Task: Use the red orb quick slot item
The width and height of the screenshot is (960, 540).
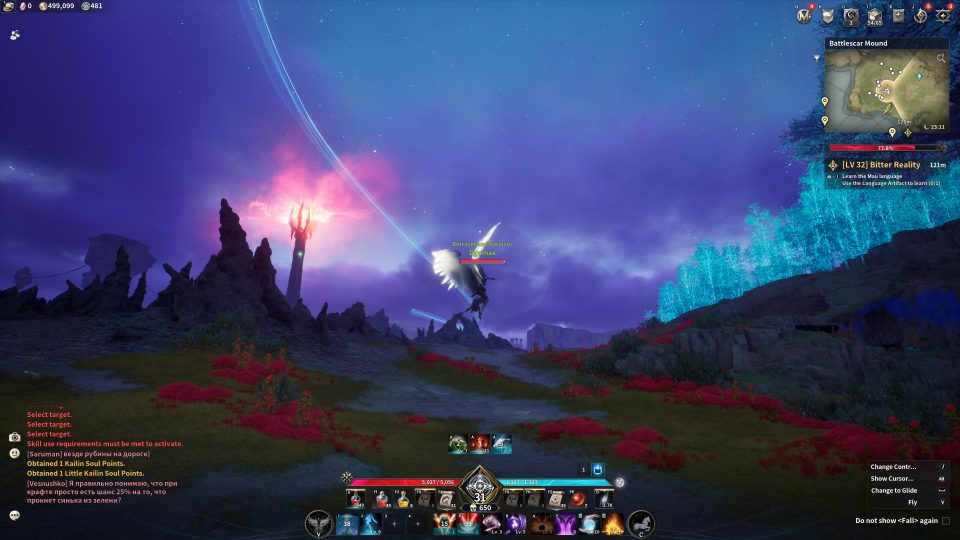Action: [577, 500]
